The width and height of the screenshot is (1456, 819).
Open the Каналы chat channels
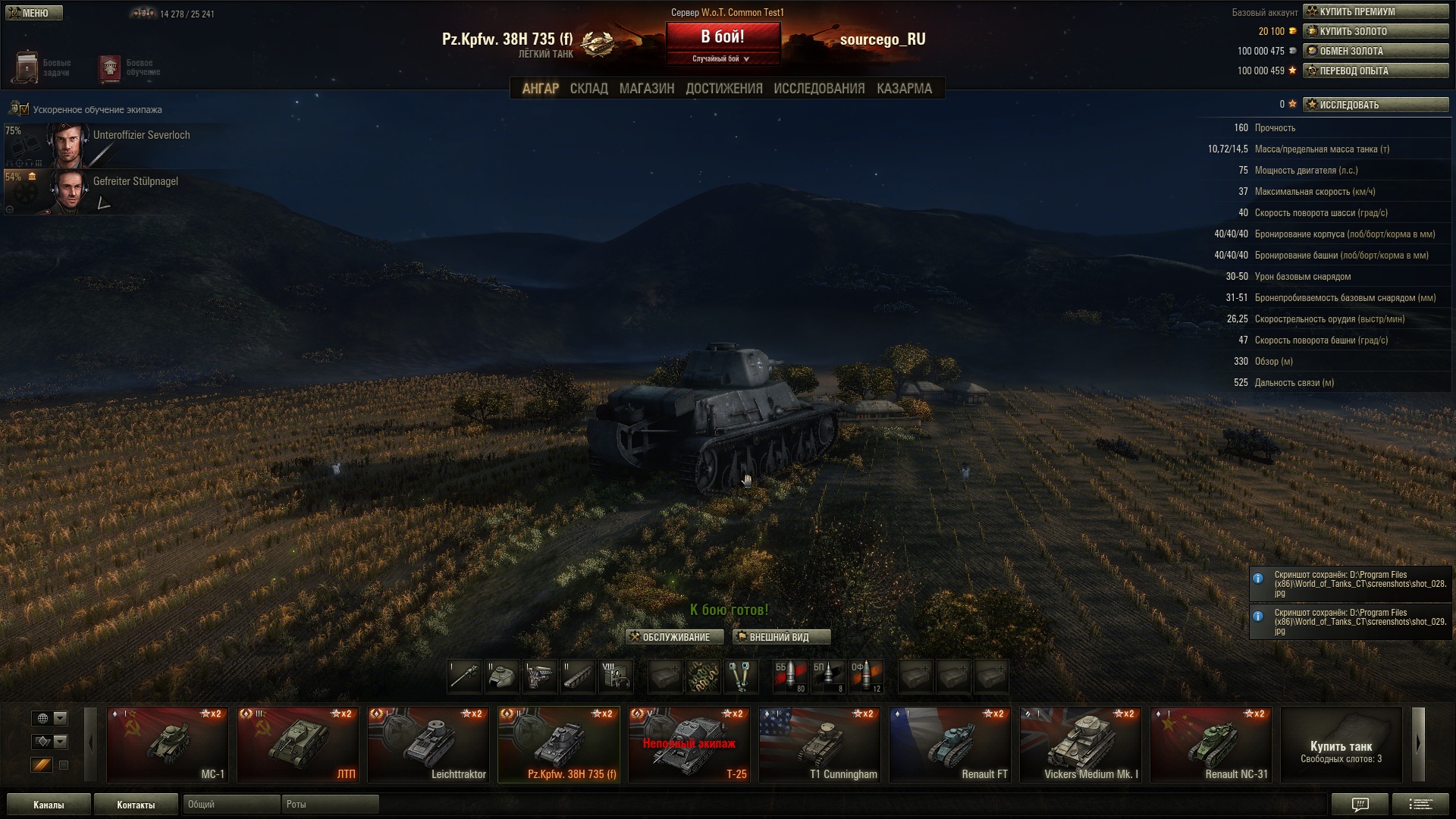(49, 805)
